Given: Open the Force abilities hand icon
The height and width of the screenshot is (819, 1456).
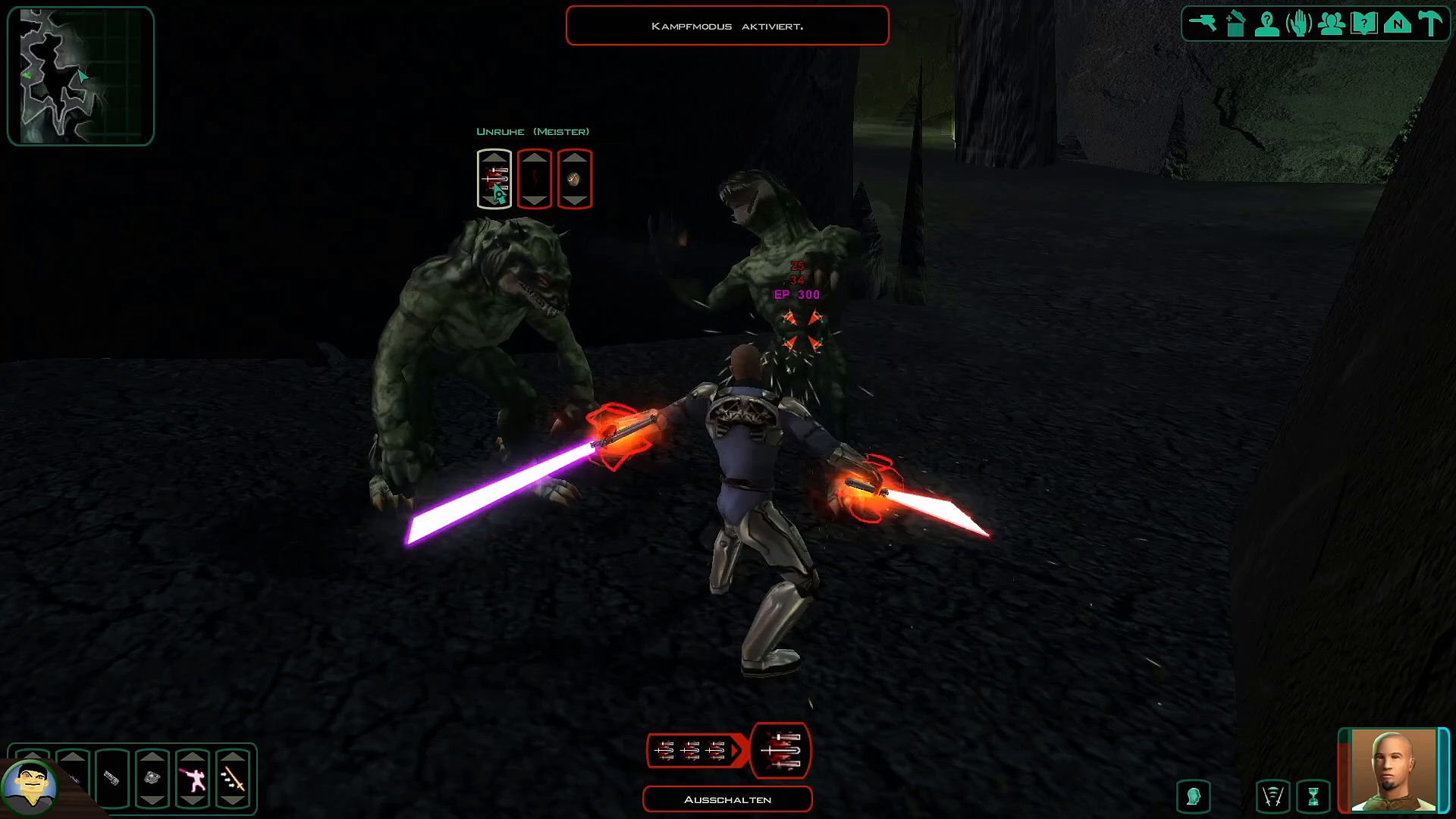Looking at the screenshot, I should tap(1299, 24).
